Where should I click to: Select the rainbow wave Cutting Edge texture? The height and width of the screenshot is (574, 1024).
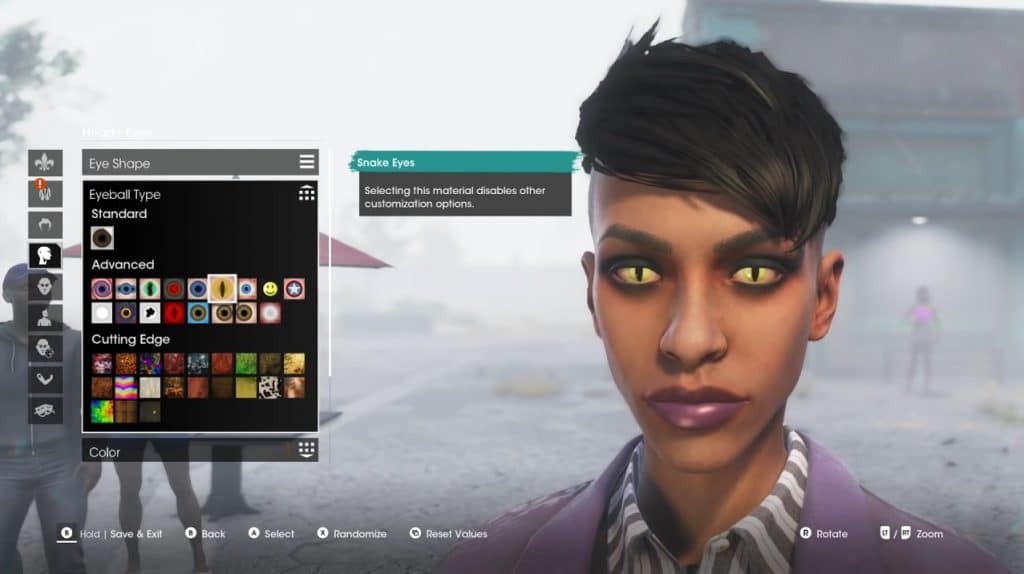pyautogui.click(x=126, y=387)
